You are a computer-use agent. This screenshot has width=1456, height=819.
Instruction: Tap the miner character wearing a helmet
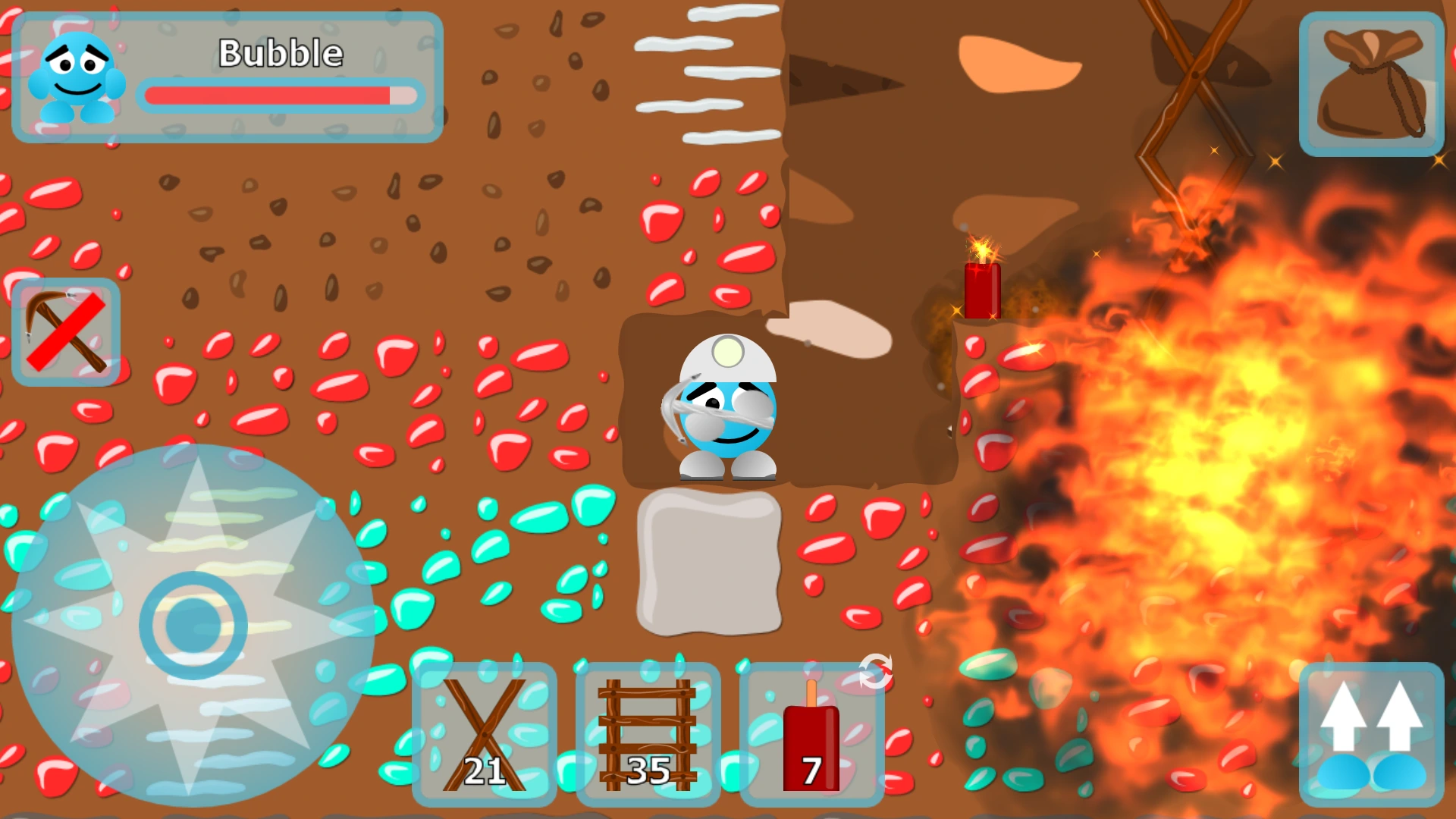724,409
